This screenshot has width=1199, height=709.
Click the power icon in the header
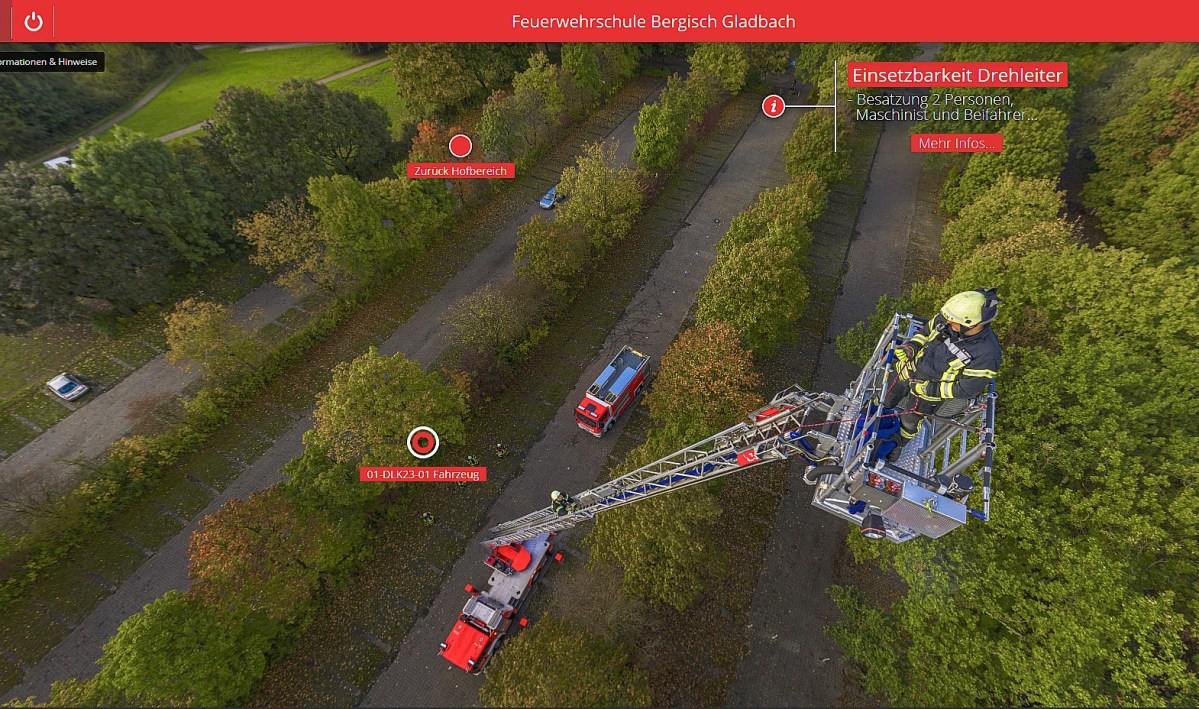33,21
